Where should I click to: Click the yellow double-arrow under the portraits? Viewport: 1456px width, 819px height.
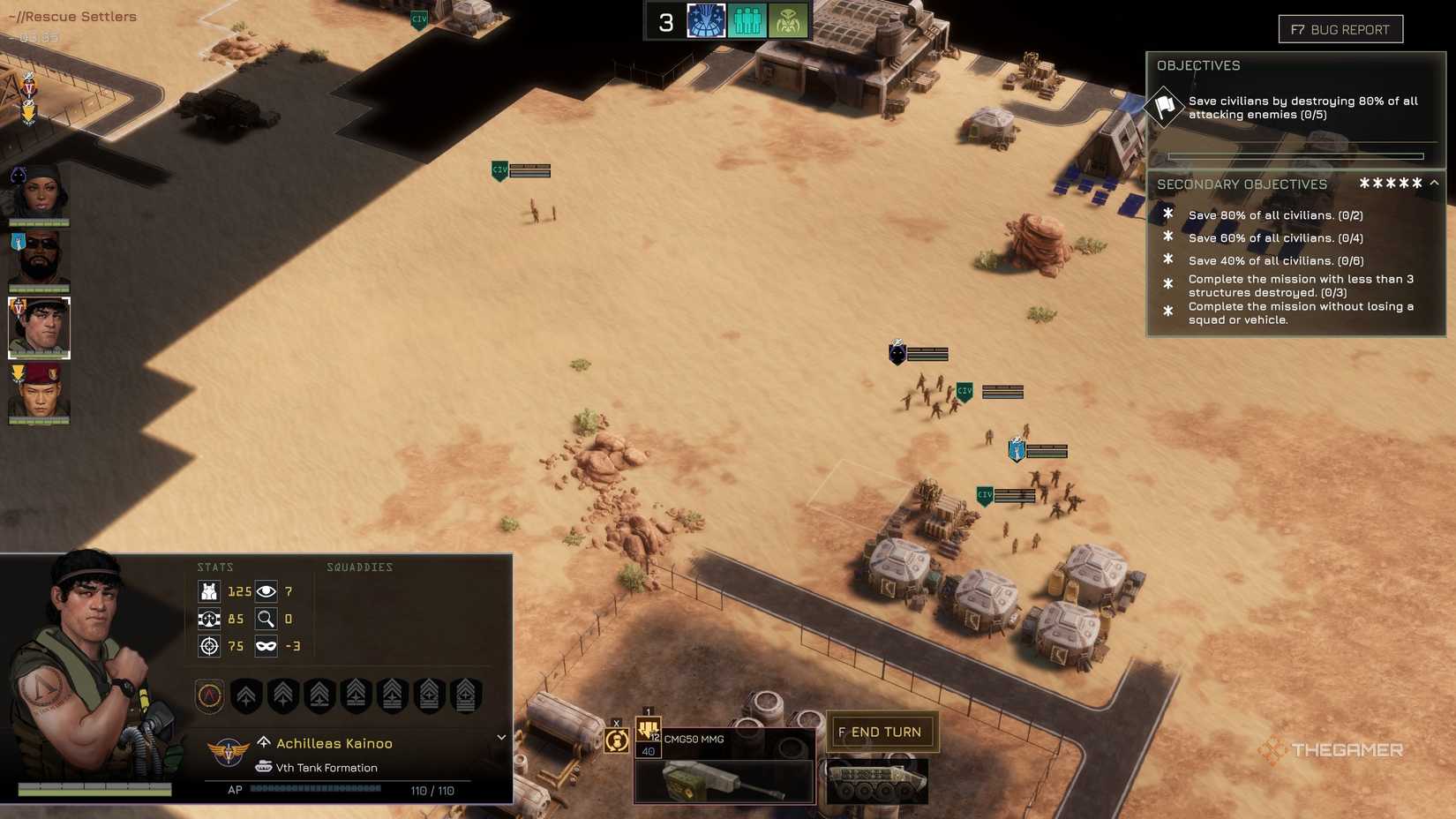click(29, 113)
